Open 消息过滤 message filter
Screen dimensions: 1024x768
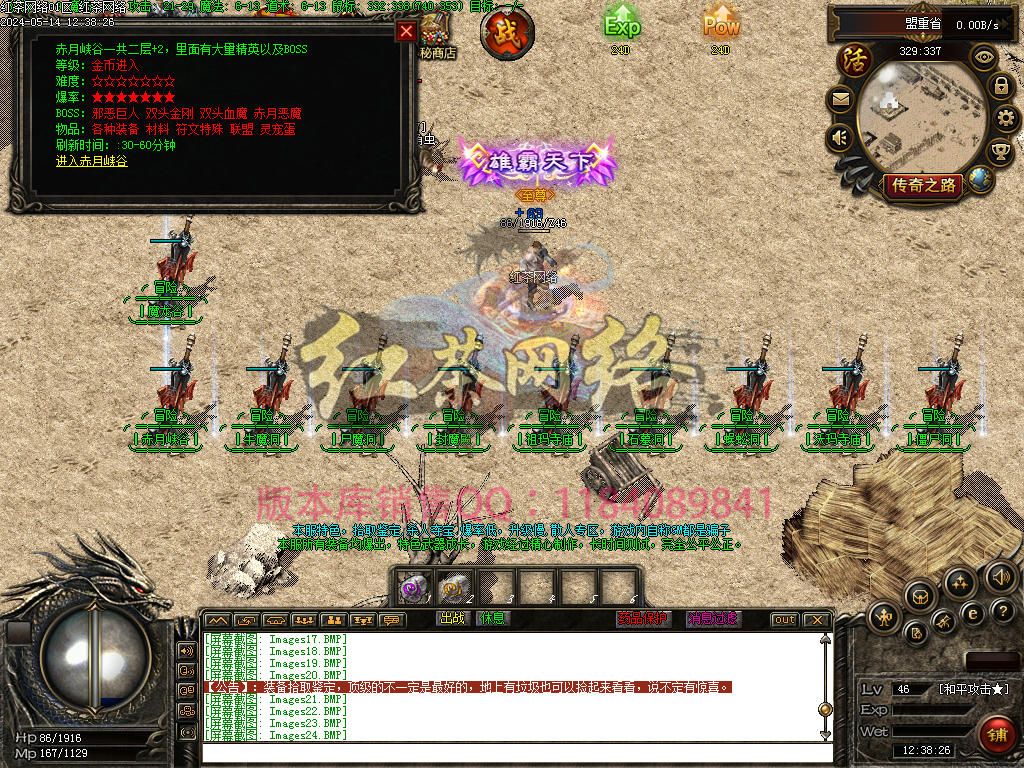713,619
